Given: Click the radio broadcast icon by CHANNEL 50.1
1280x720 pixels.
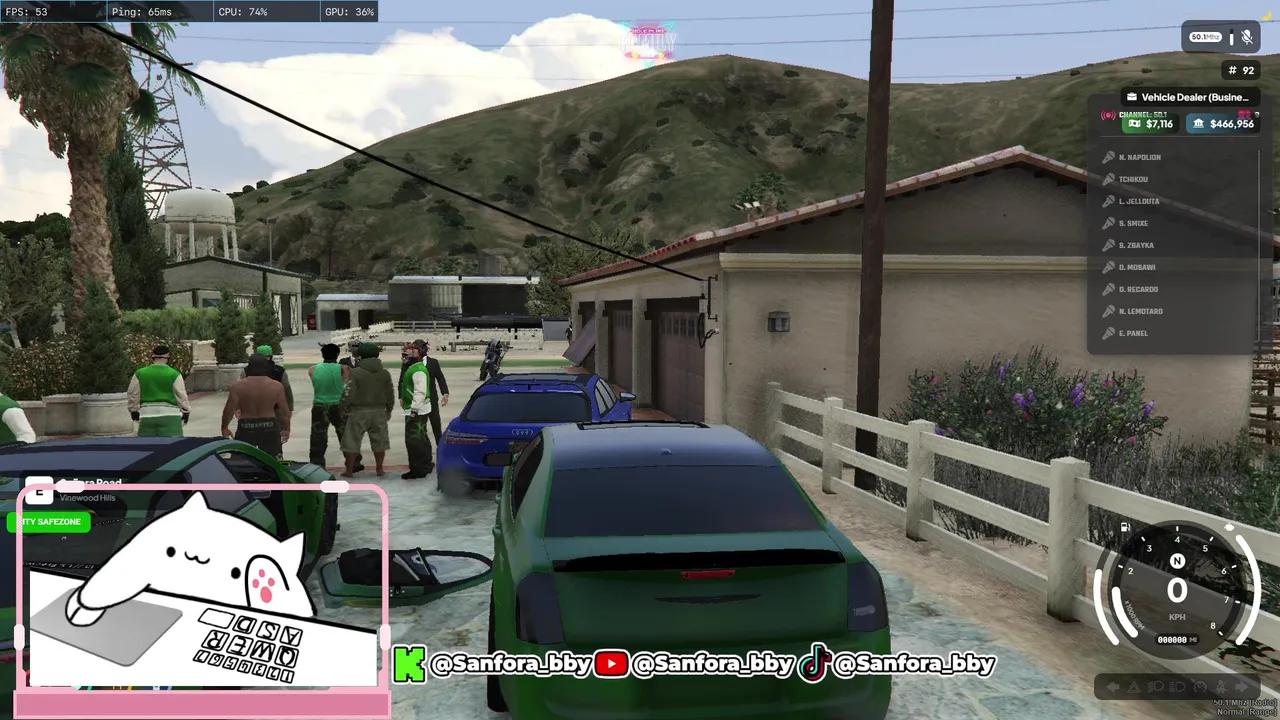Looking at the screenshot, I should tap(1106, 115).
